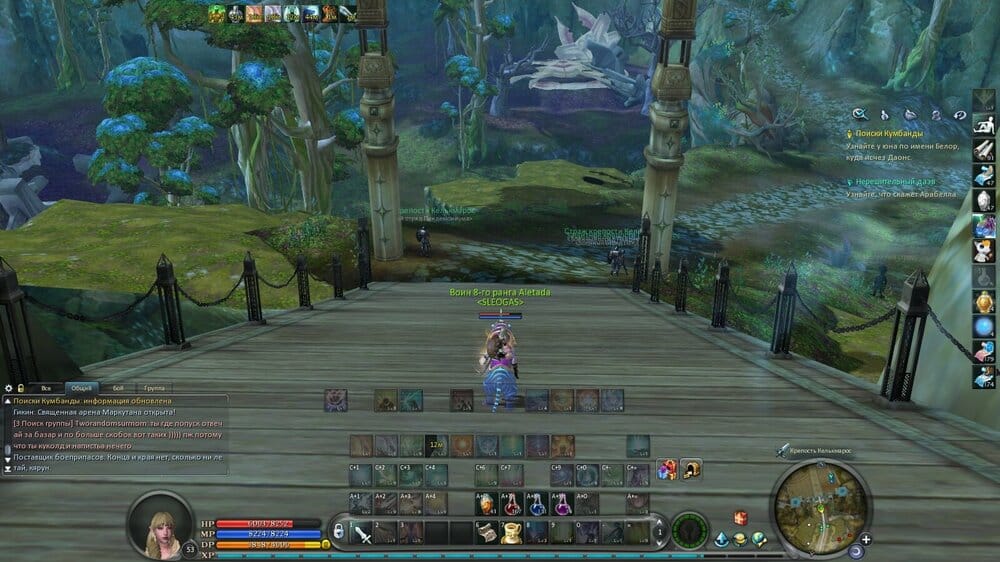The image size is (1000, 562).
Task: Open chat settings gear icon
Action: pos(8,388)
